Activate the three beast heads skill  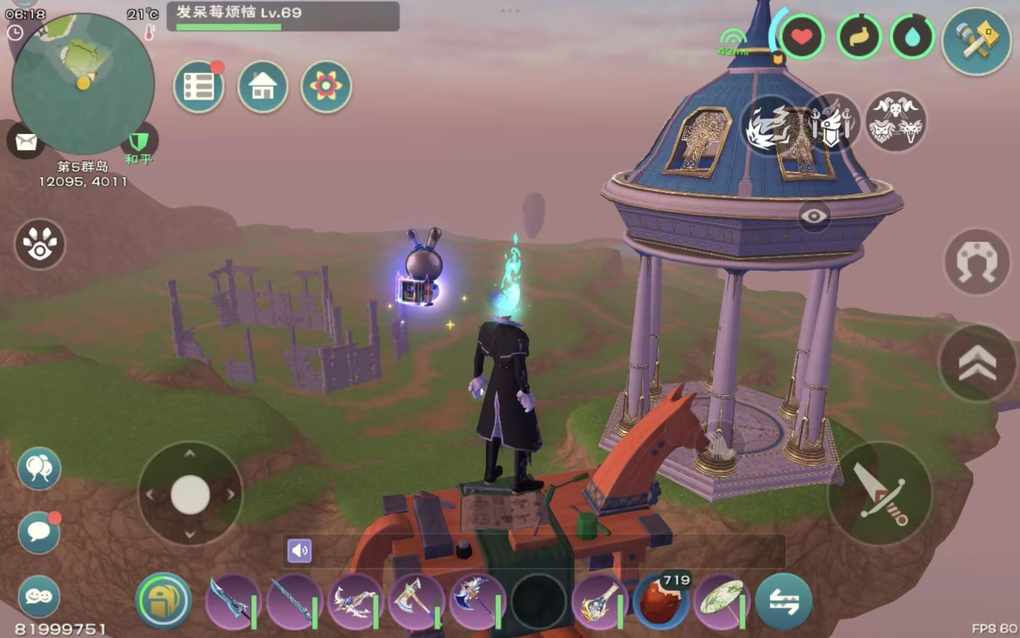click(x=895, y=122)
